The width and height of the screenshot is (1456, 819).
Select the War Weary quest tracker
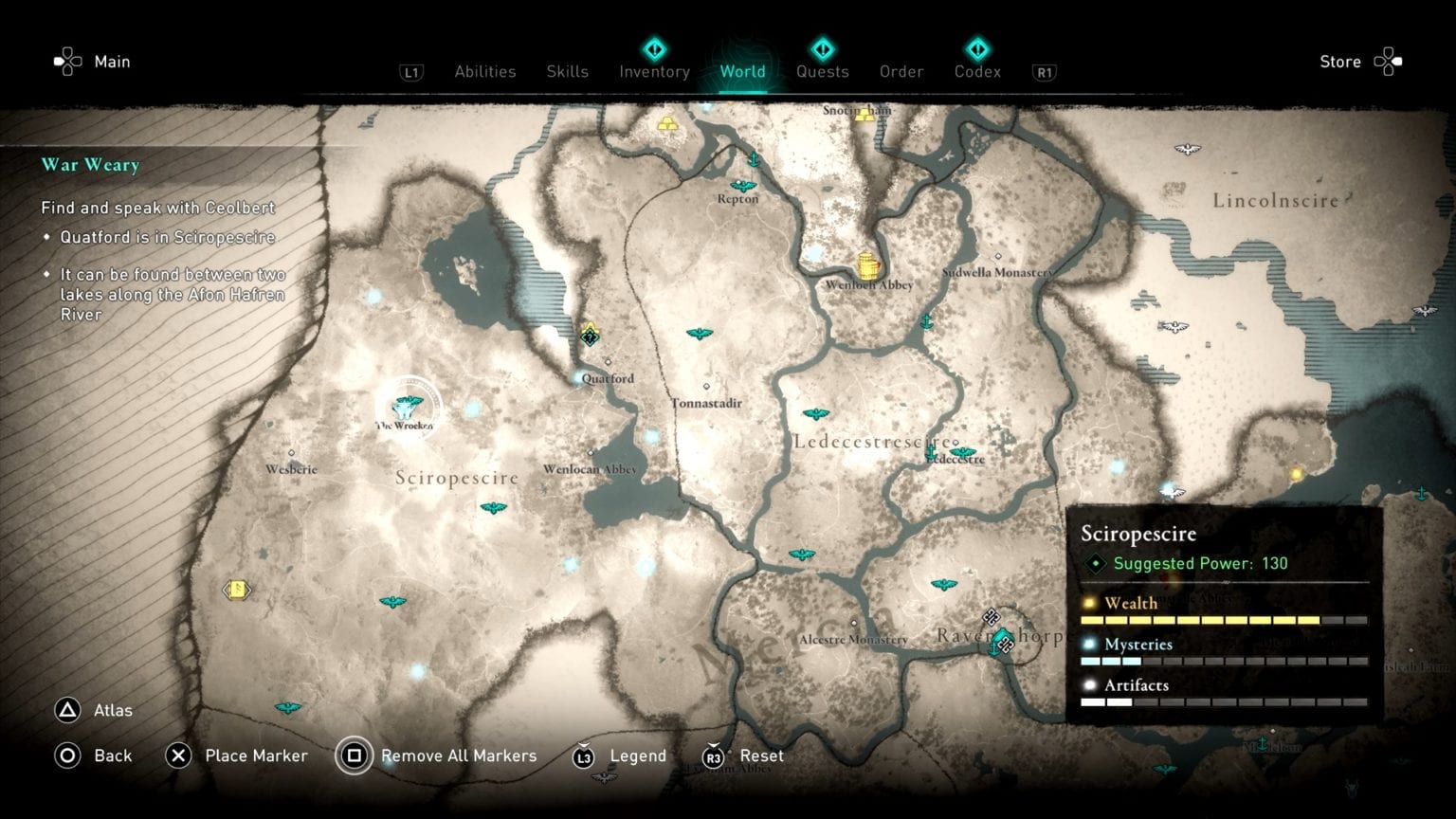click(90, 165)
